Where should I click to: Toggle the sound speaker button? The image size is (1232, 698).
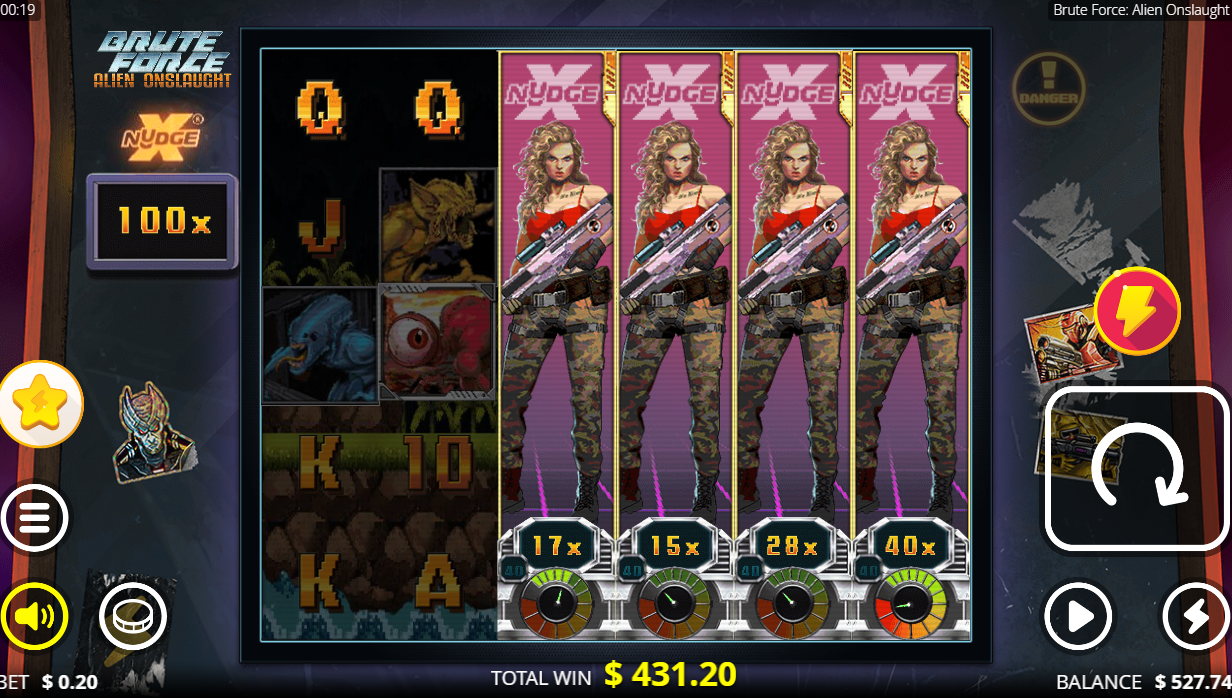pos(34,615)
